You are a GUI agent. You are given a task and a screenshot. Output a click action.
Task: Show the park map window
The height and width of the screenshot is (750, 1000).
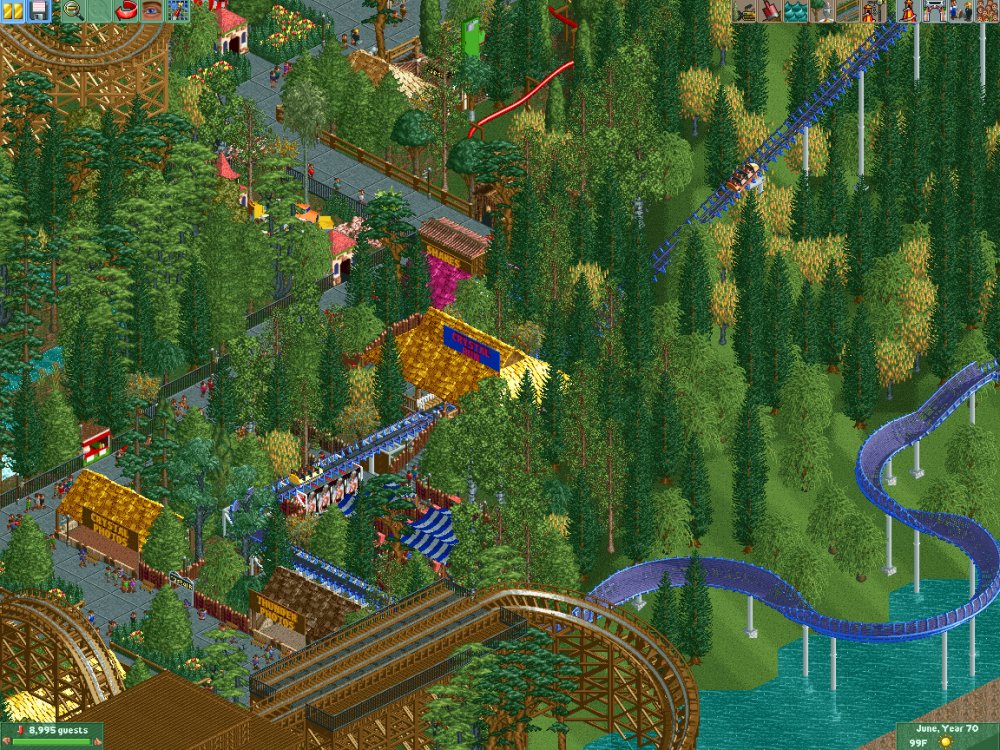point(177,11)
